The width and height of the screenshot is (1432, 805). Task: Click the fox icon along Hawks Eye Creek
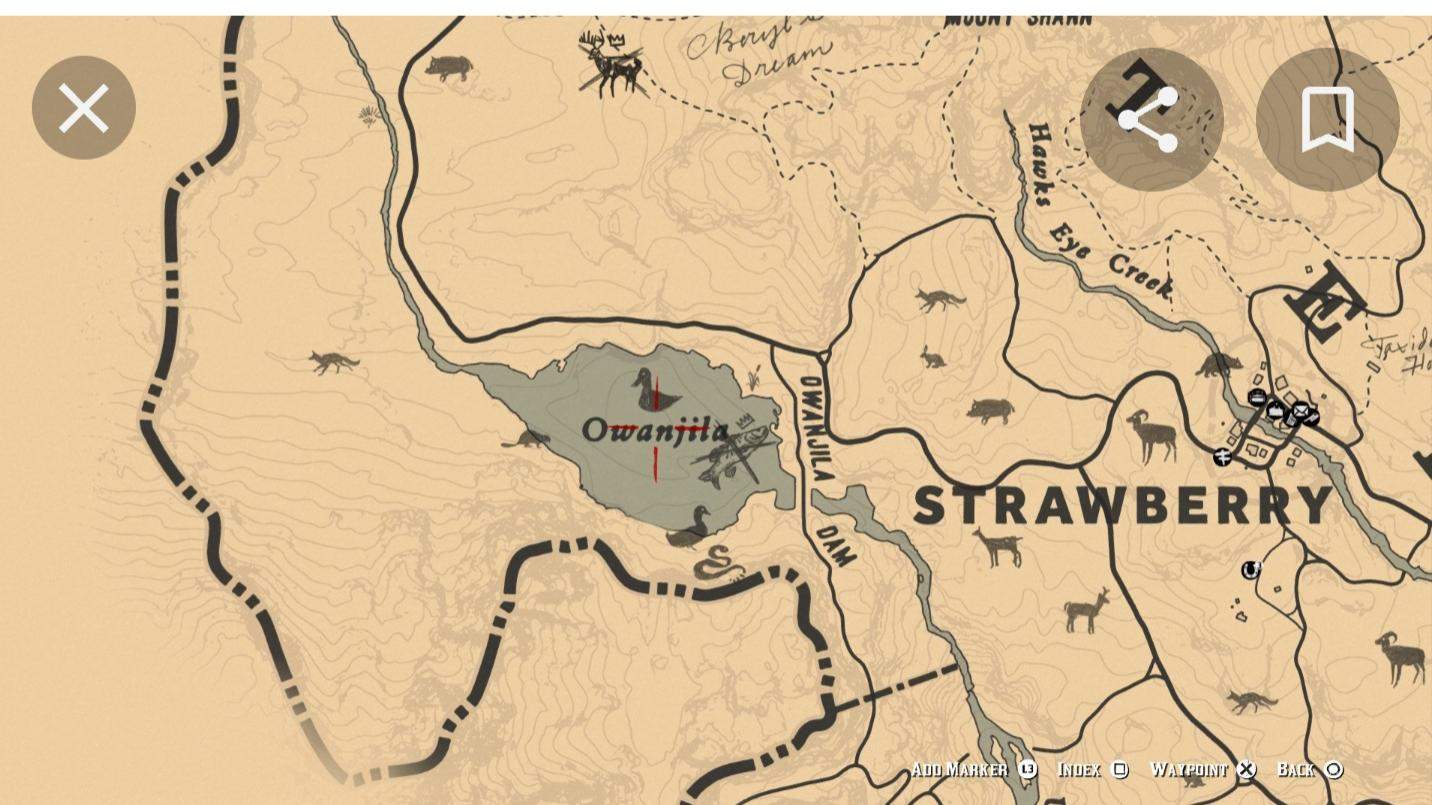click(x=941, y=298)
